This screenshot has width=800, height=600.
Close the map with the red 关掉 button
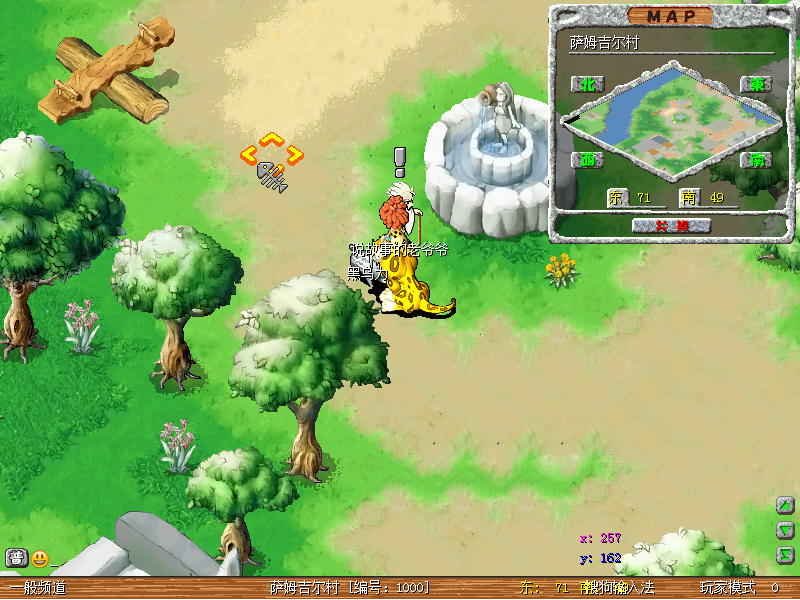[670, 226]
